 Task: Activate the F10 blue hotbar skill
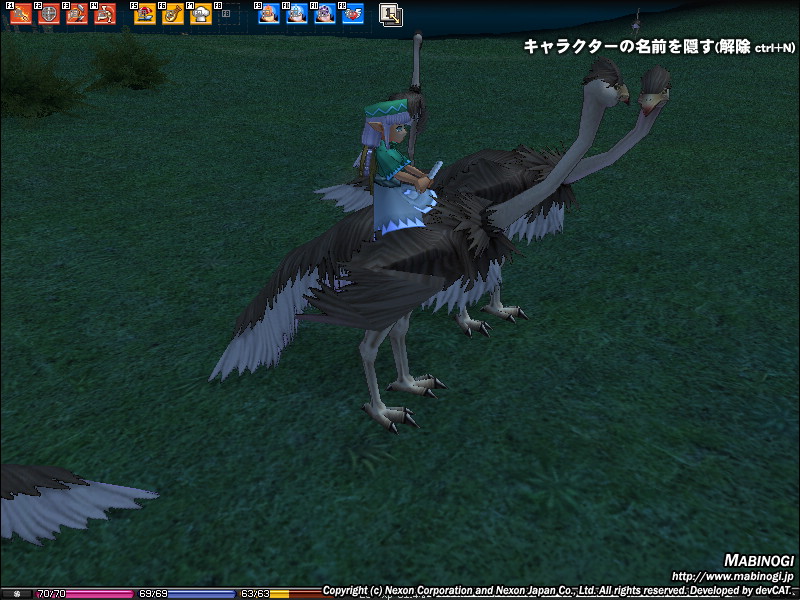click(297, 15)
